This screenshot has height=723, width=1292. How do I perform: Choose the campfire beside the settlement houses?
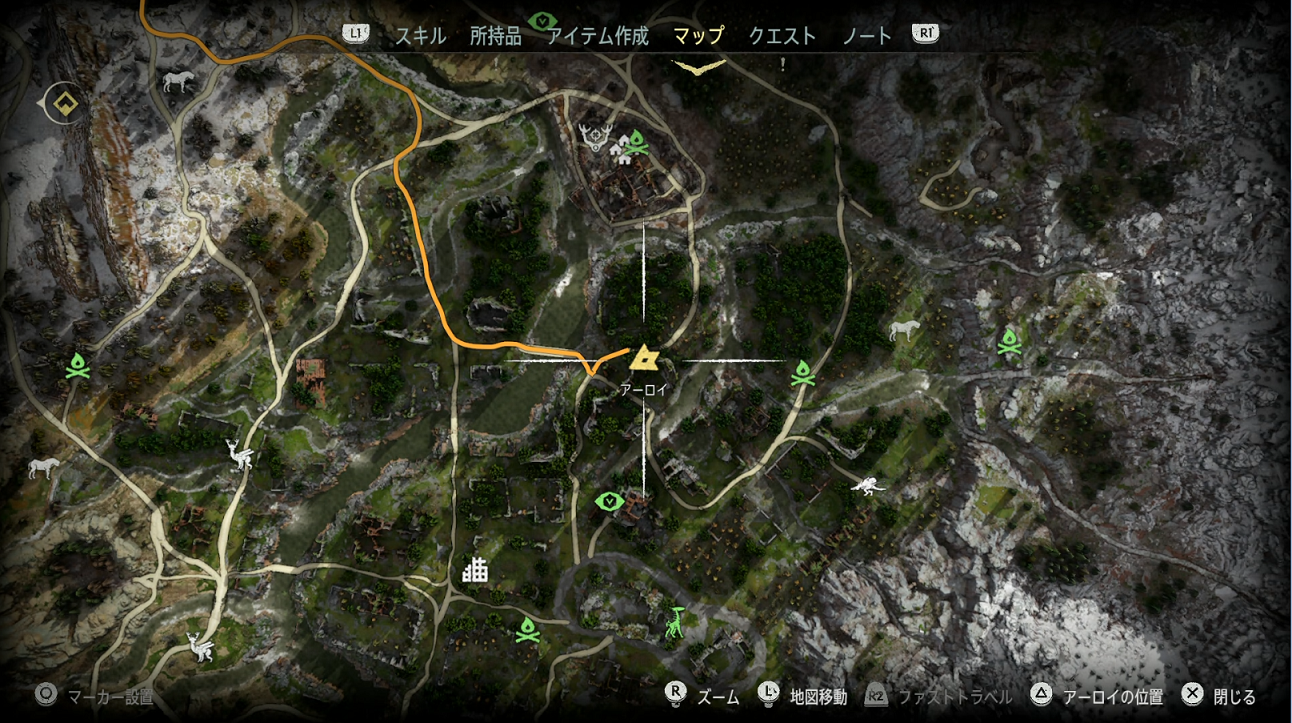636,142
